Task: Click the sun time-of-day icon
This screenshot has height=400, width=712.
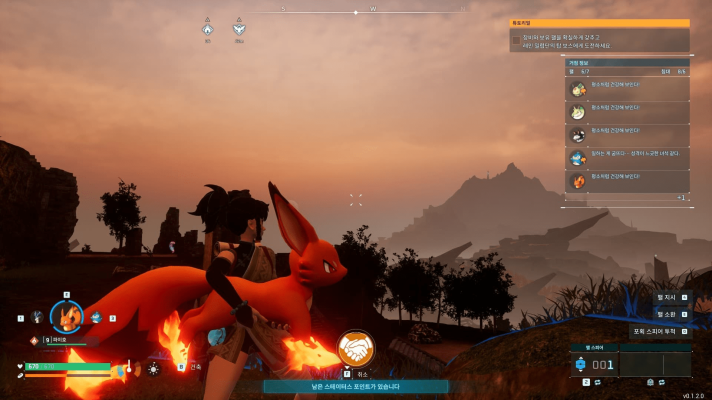Action: tap(153, 368)
